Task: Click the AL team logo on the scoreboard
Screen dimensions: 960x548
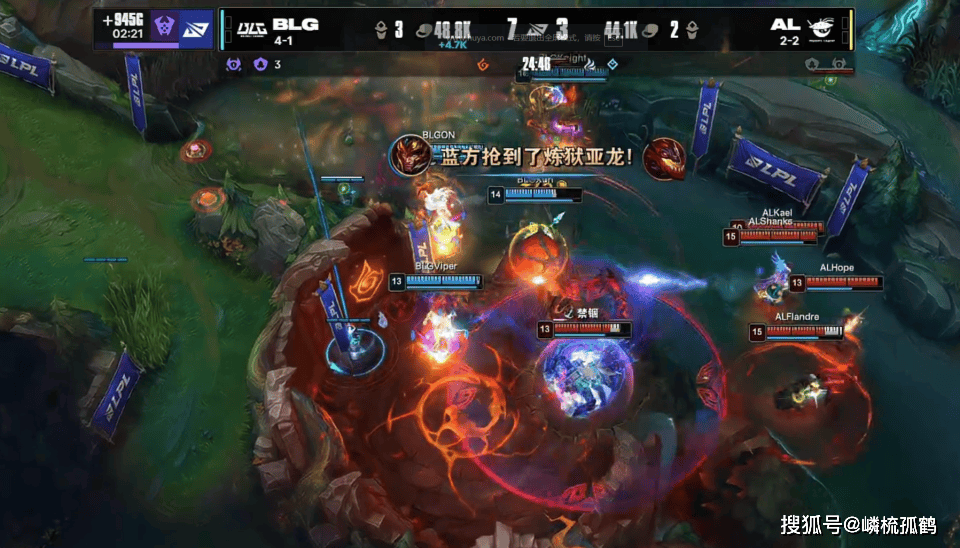Action: [x=822, y=28]
